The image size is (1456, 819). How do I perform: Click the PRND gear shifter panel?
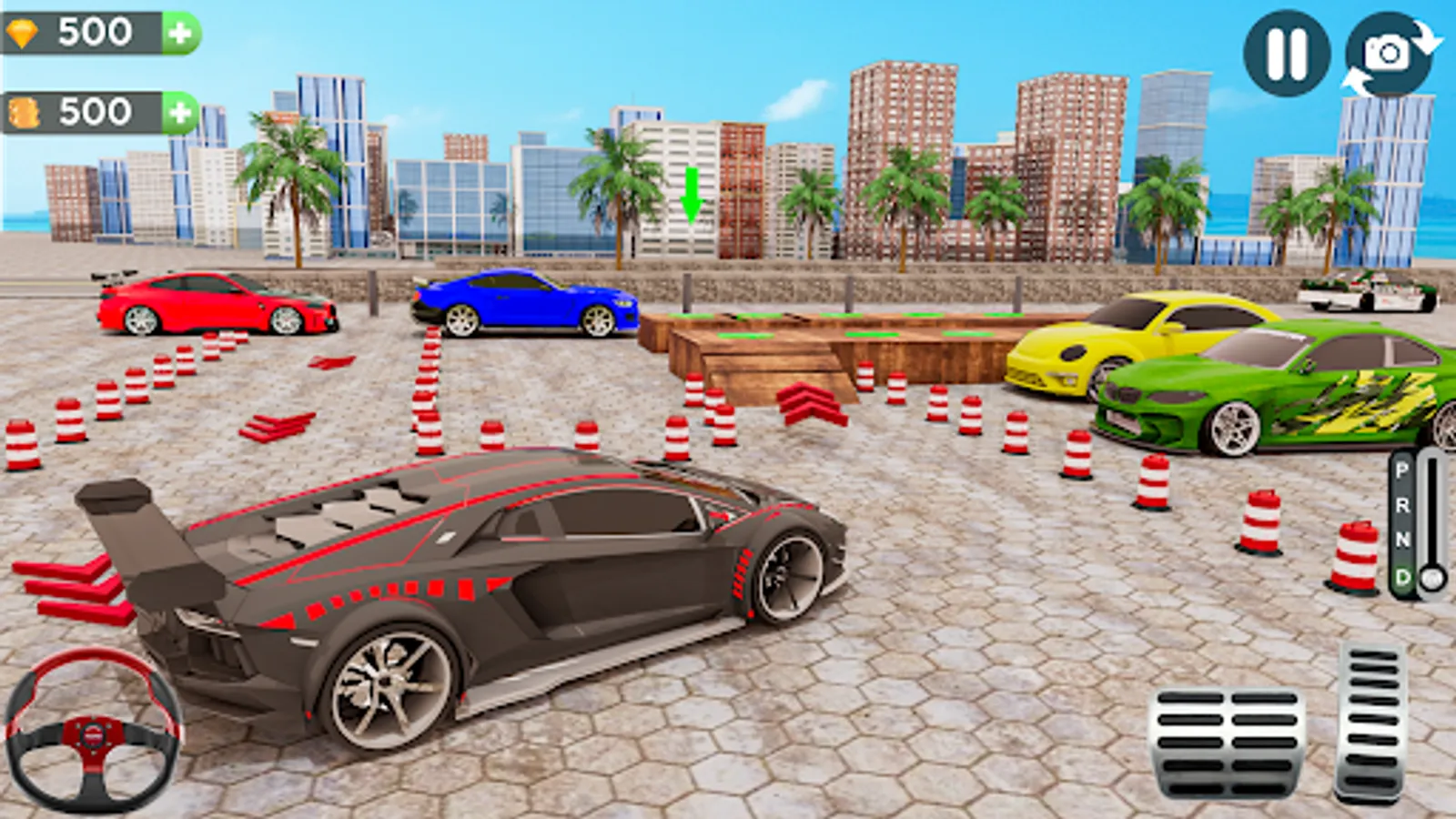coord(1402,523)
